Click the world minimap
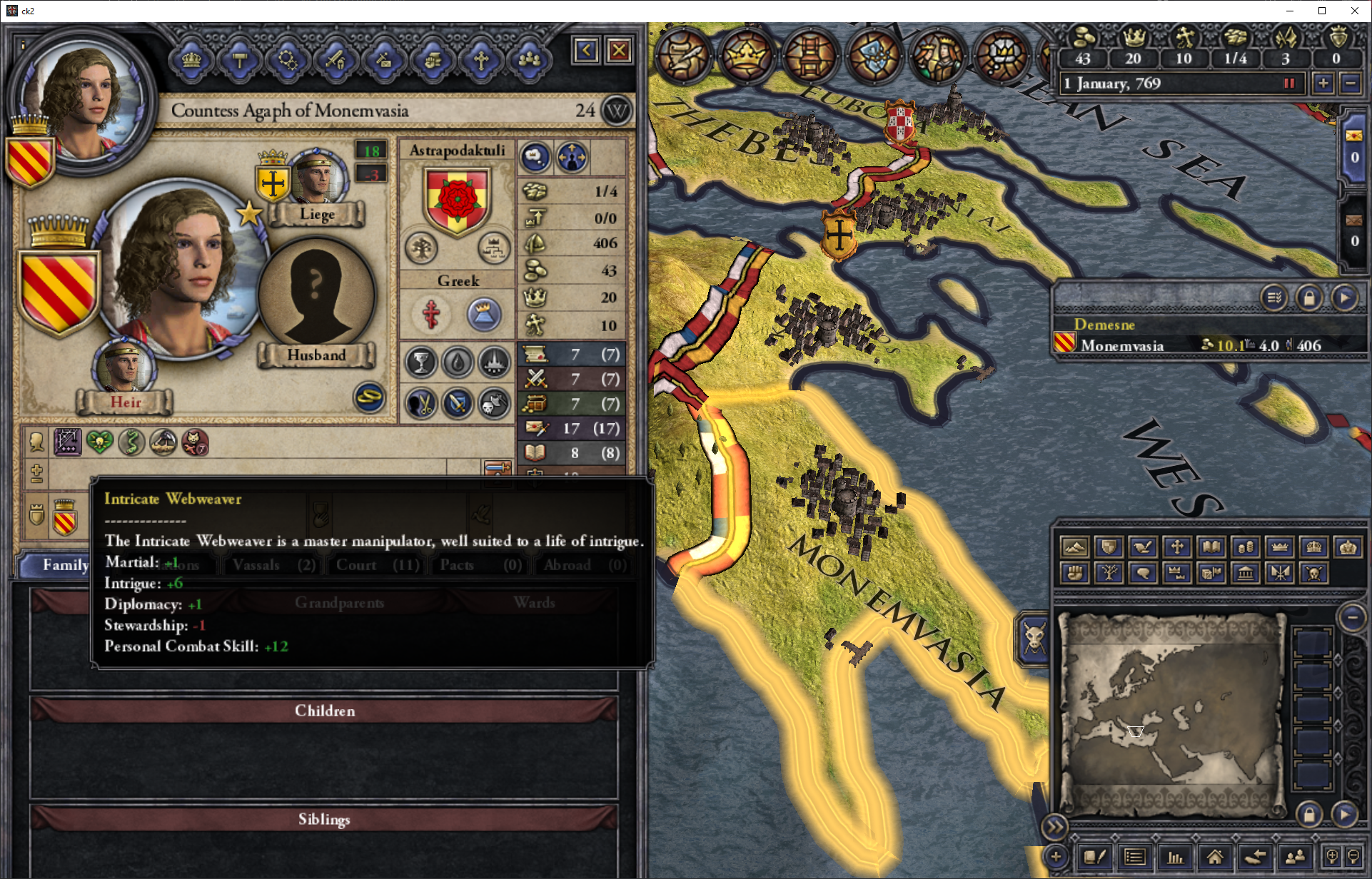This screenshot has height=879, width=1372. (1171, 713)
